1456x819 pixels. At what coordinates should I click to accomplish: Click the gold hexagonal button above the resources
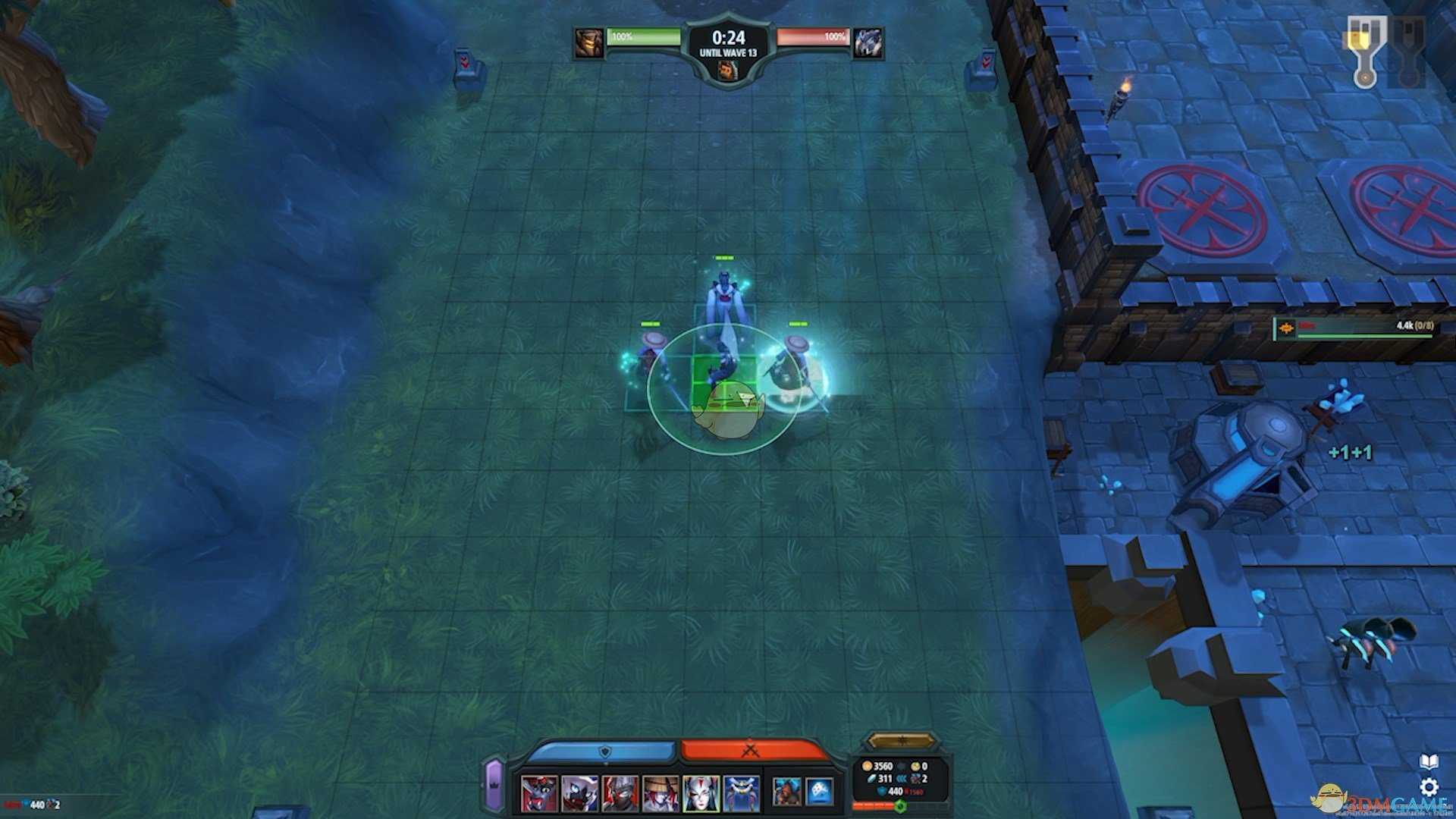point(900,740)
